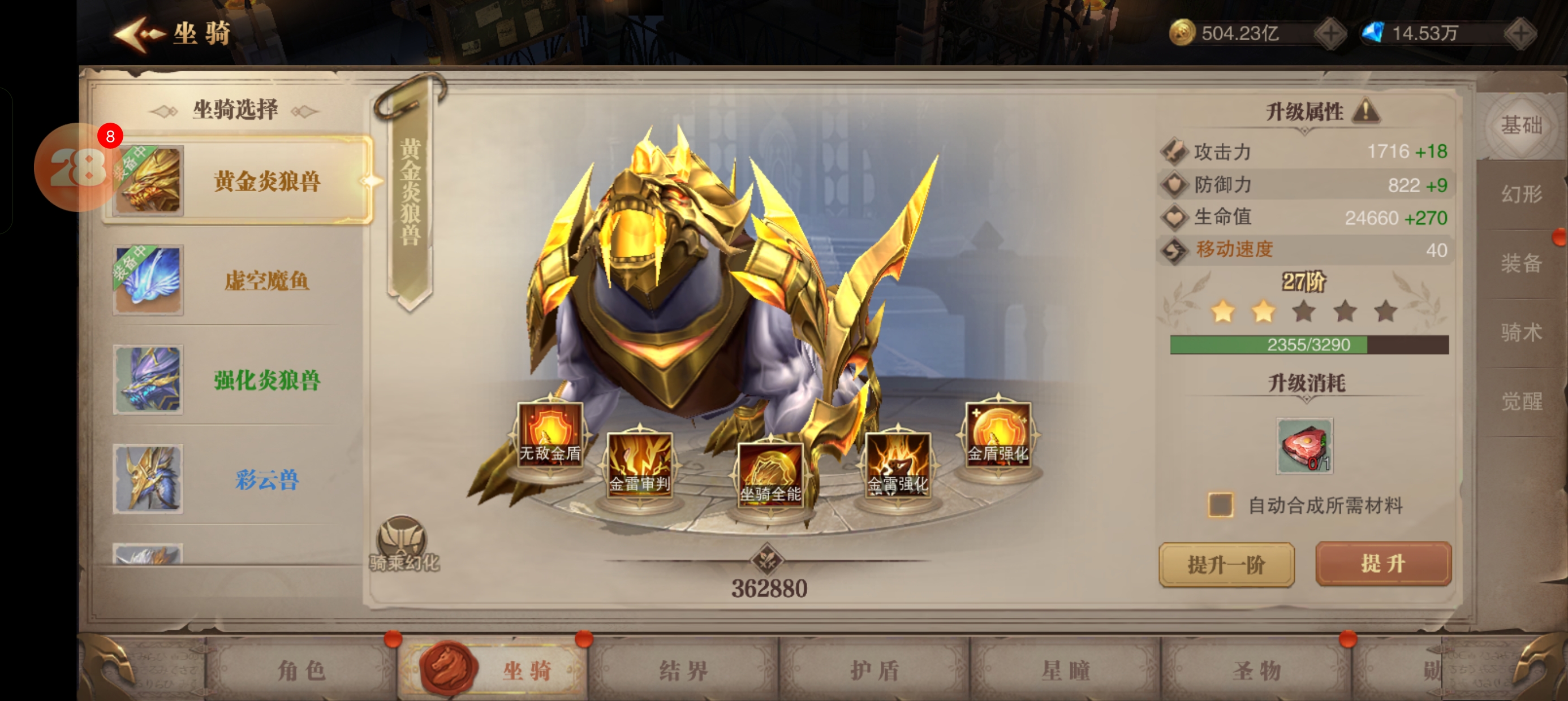Click the 提升一阶 button
This screenshot has height=701, width=1568.
click(x=1226, y=565)
